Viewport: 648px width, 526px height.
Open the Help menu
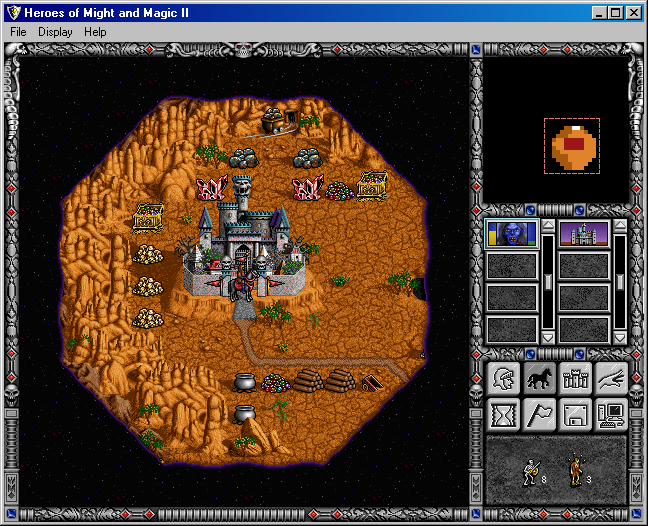pyautogui.click(x=95, y=32)
